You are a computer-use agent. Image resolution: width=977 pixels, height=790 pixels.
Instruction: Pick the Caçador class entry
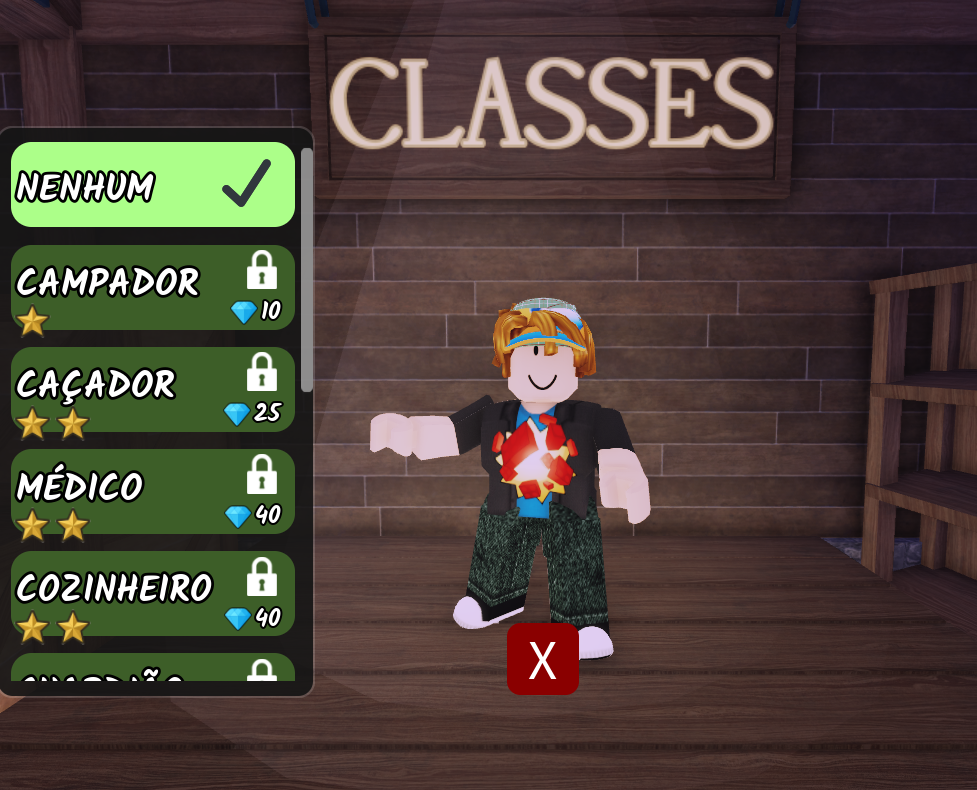click(x=153, y=390)
